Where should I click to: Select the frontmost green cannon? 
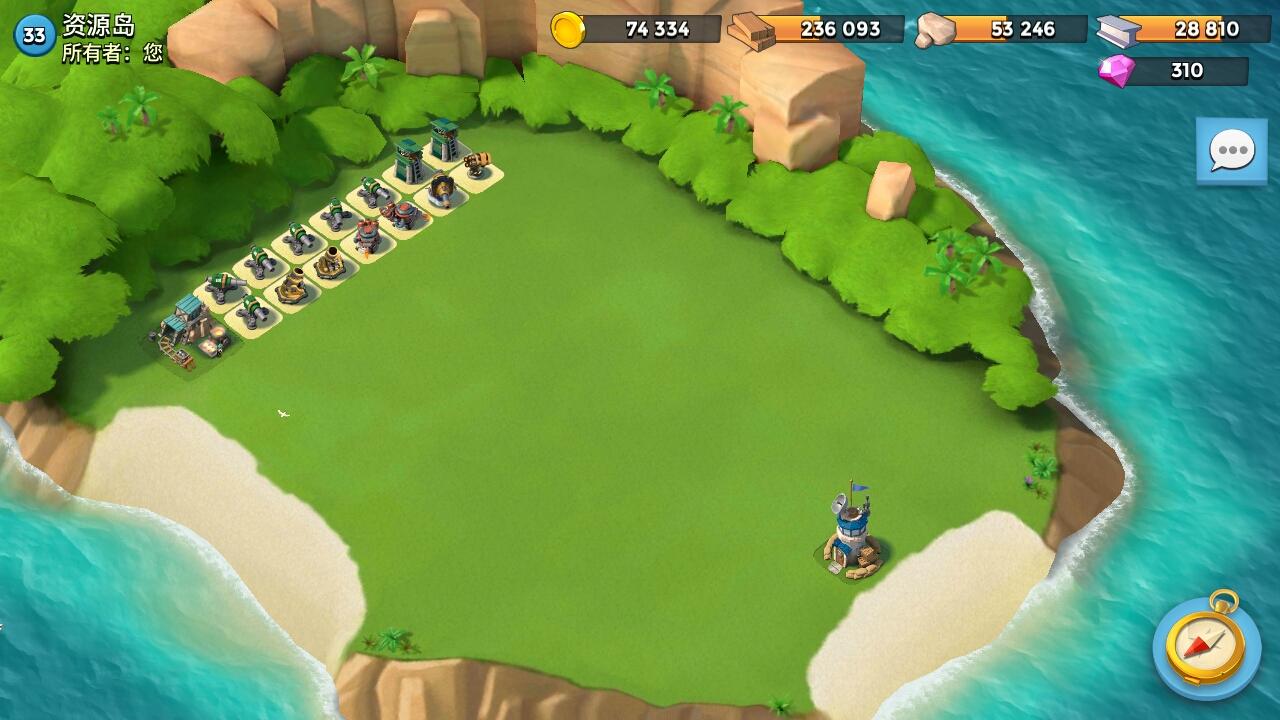(x=252, y=308)
